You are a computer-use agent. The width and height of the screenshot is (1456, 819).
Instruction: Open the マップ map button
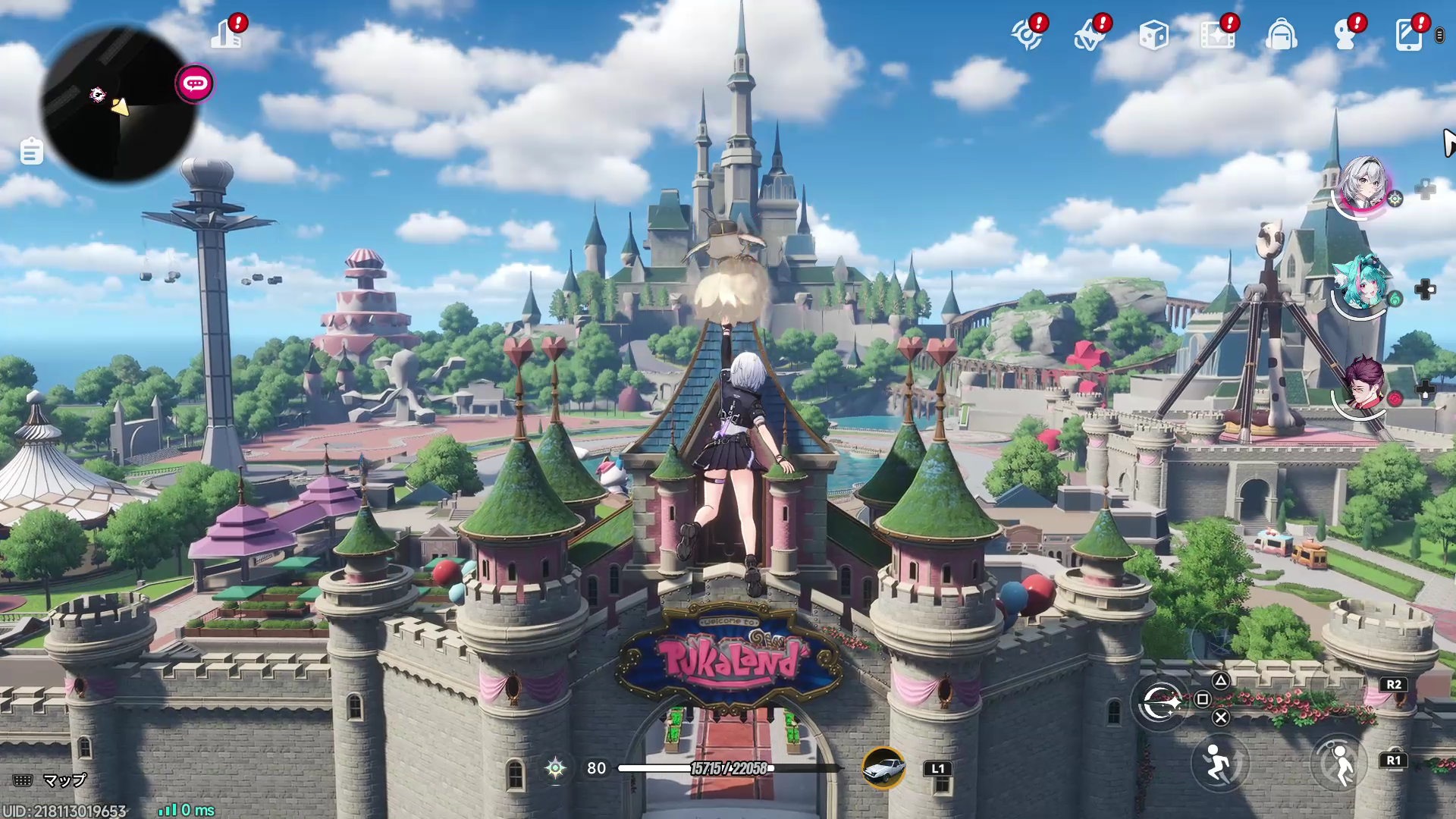(x=51, y=780)
